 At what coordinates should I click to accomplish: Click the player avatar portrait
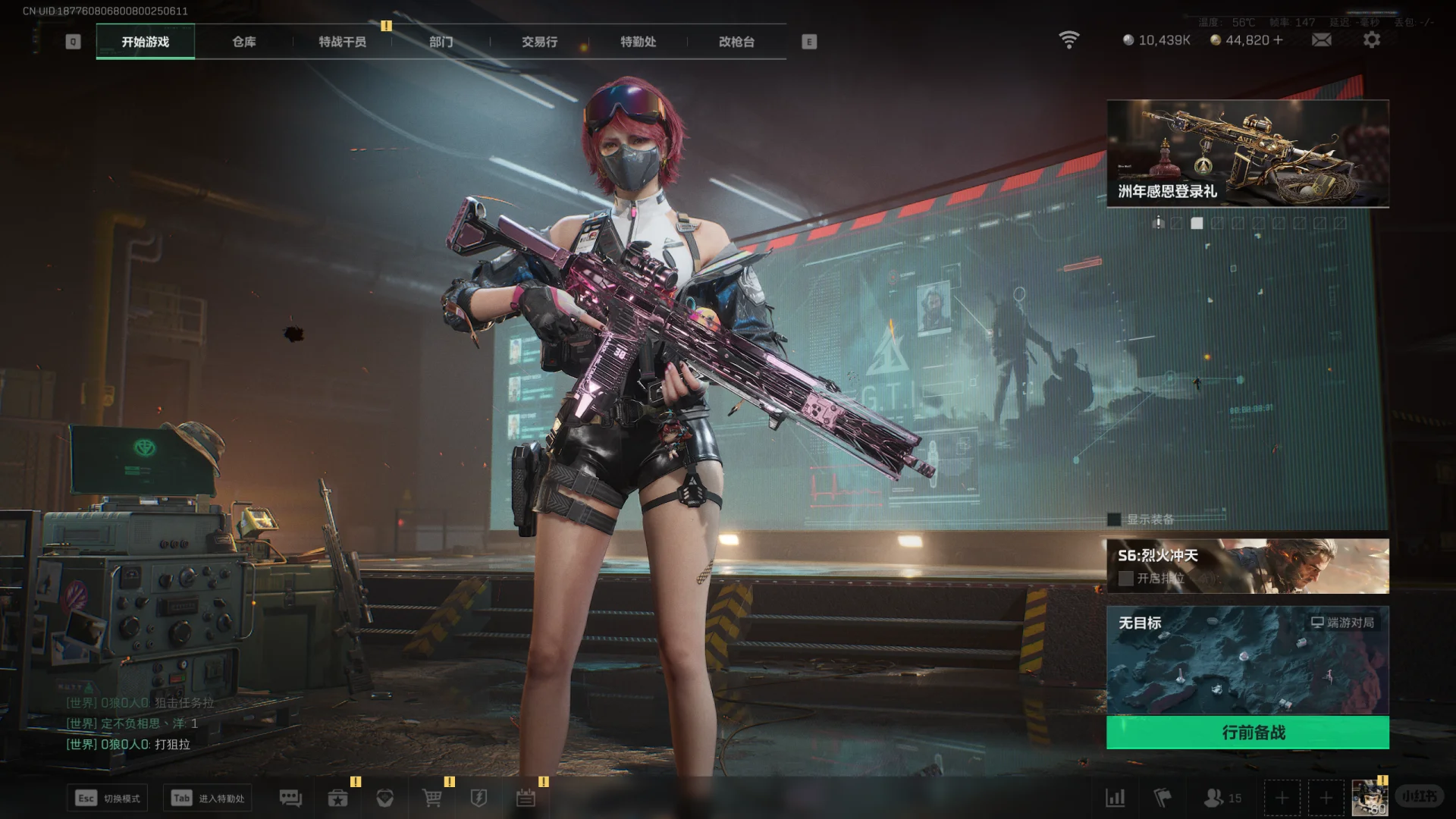(1370, 798)
